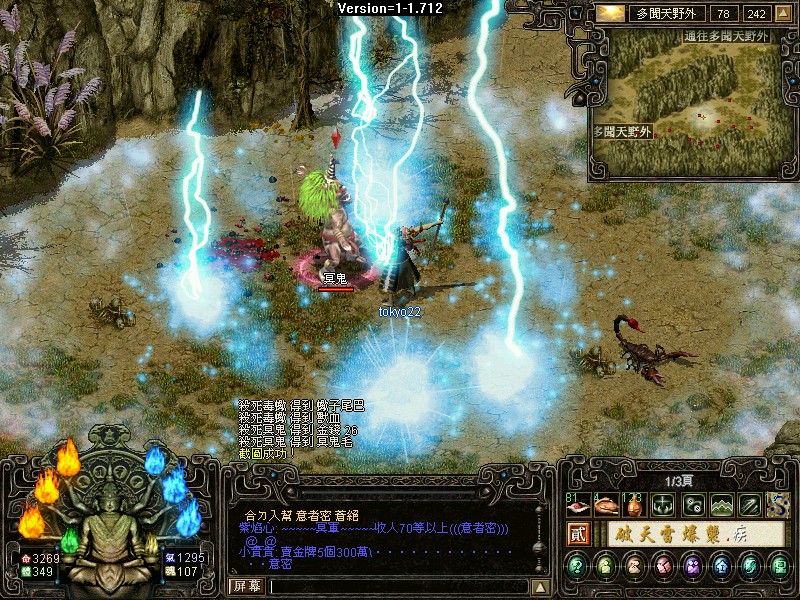Use the red meat dish item slot
Viewport: 800px width, 600px height.
577,505
